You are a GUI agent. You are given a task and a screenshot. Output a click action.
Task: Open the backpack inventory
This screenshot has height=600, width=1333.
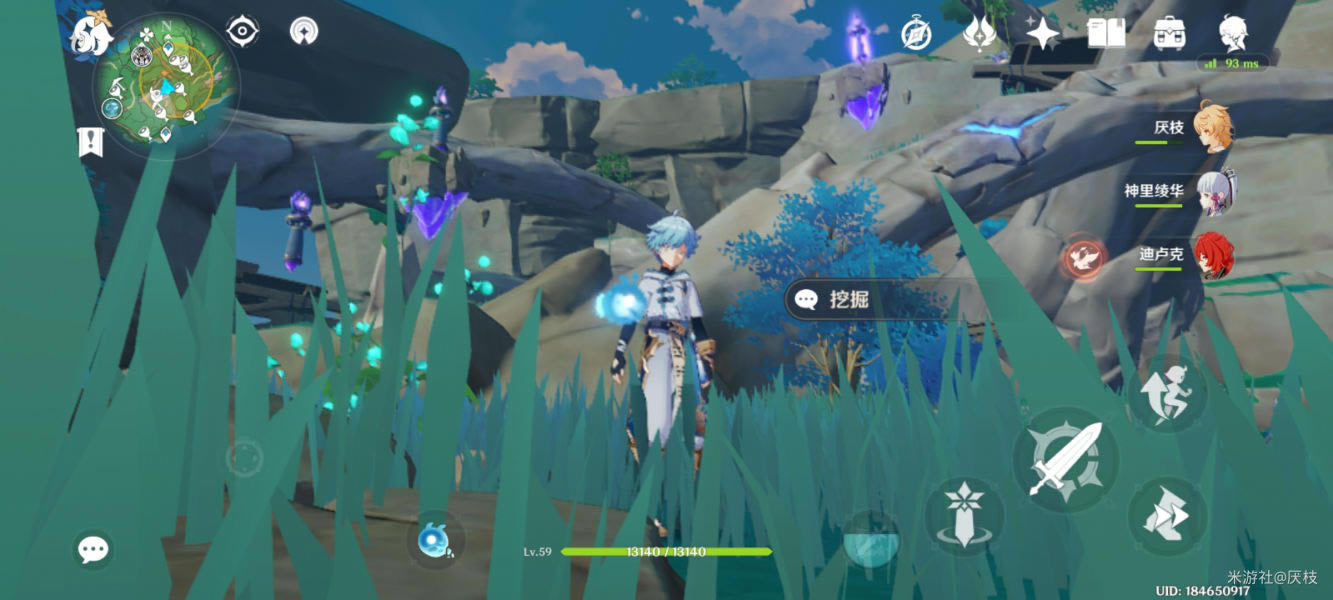(x=1168, y=33)
